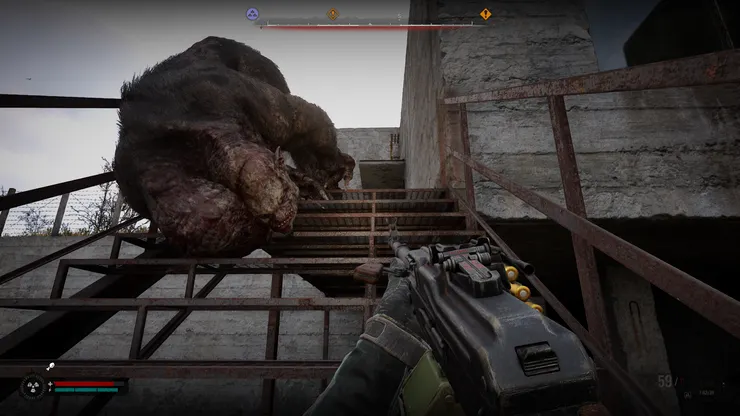
Task: Click the hunger drumstick status icon
Action: point(51,368)
